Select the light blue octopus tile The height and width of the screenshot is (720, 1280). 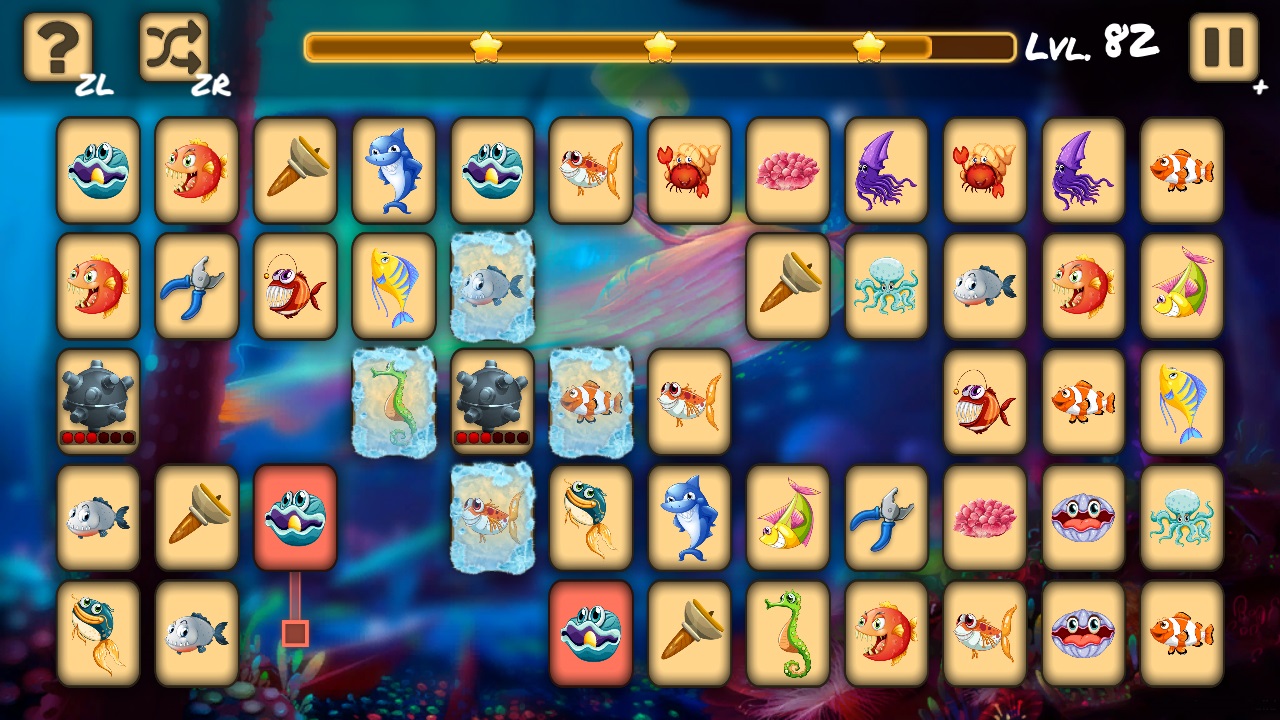pyautogui.click(x=886, y=285)
